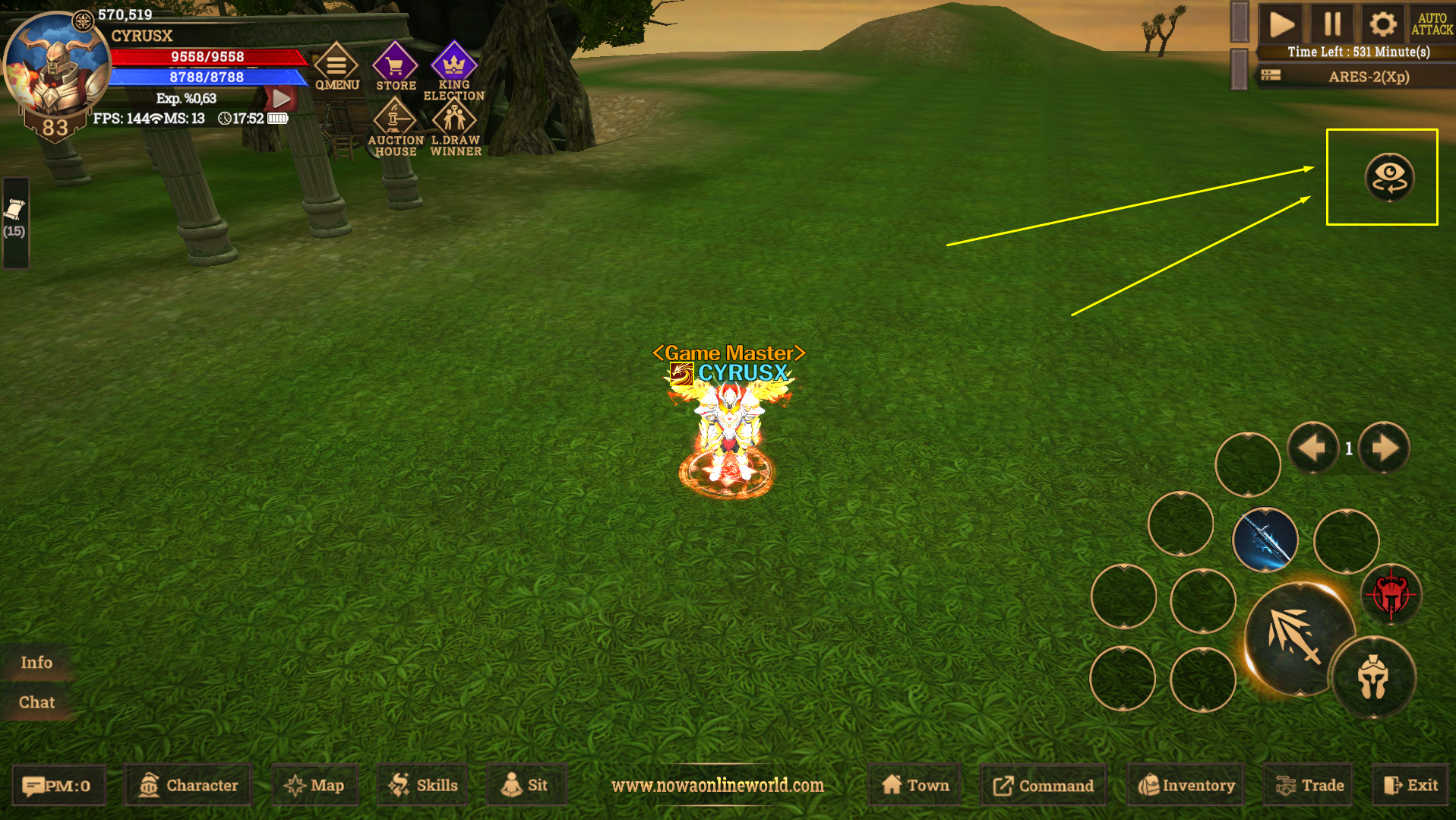
Task: Select the sword skill on the skill wheel
Action: click(1264, 541)
